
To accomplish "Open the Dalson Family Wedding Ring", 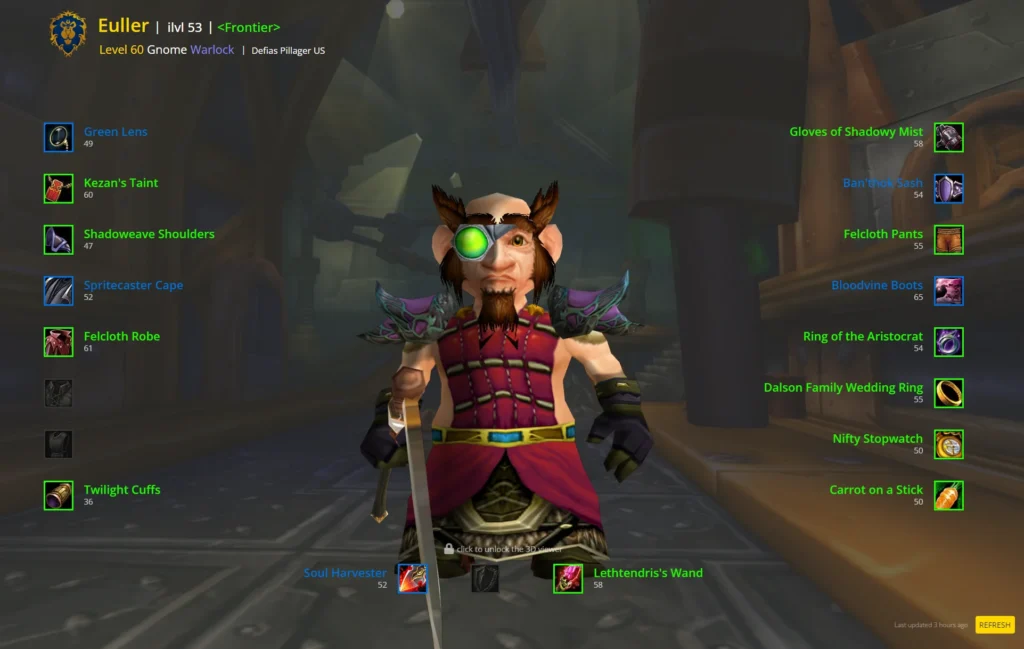I will [948, 393].
